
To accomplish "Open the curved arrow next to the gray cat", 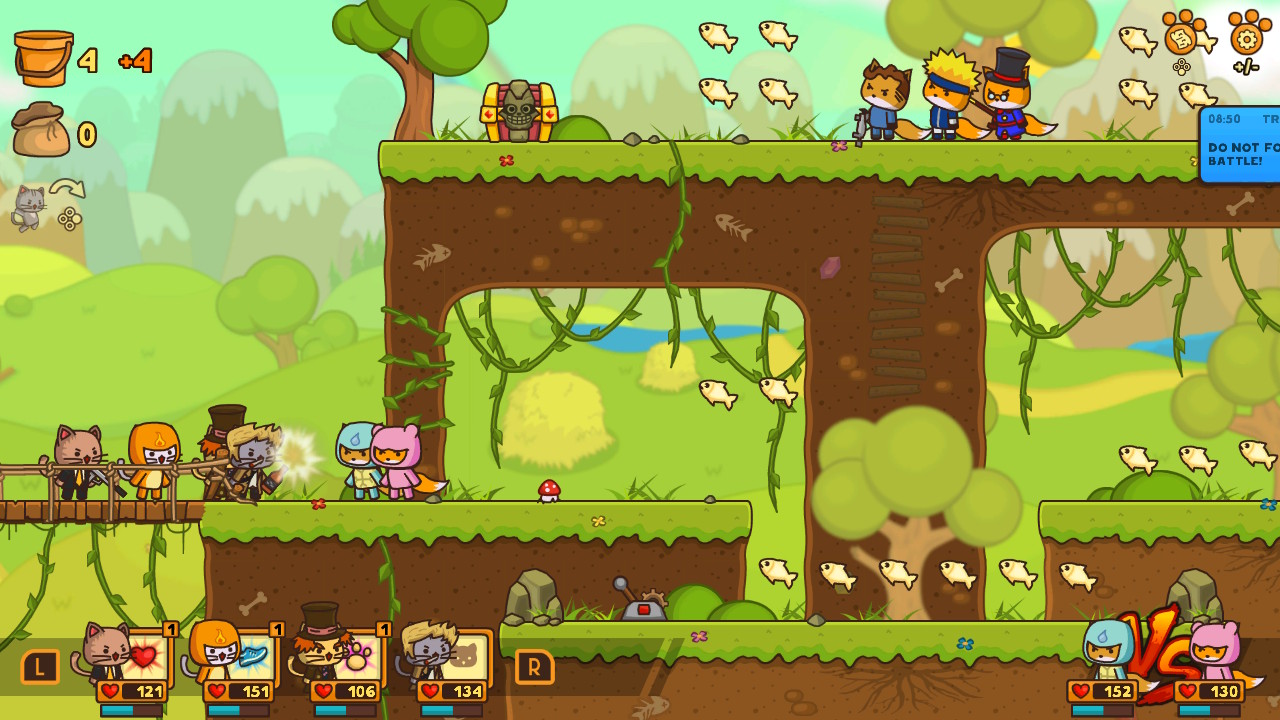I will 66,188.
